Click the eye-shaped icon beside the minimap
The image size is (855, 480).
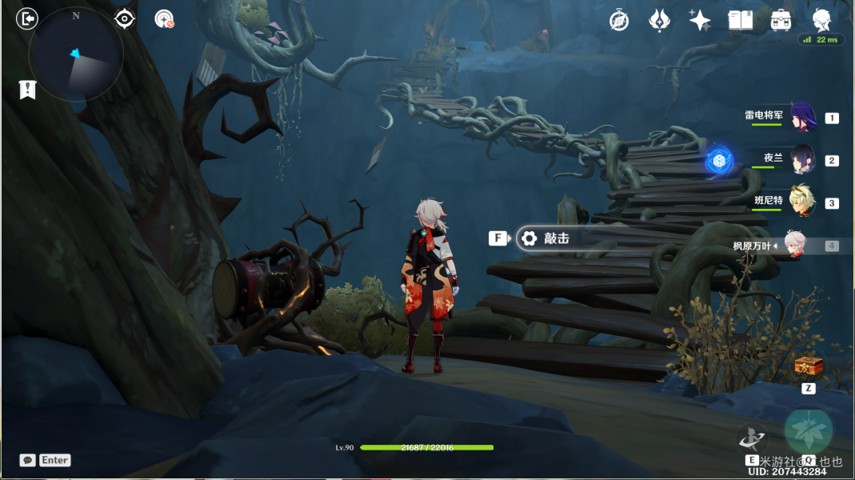point(124,19)
